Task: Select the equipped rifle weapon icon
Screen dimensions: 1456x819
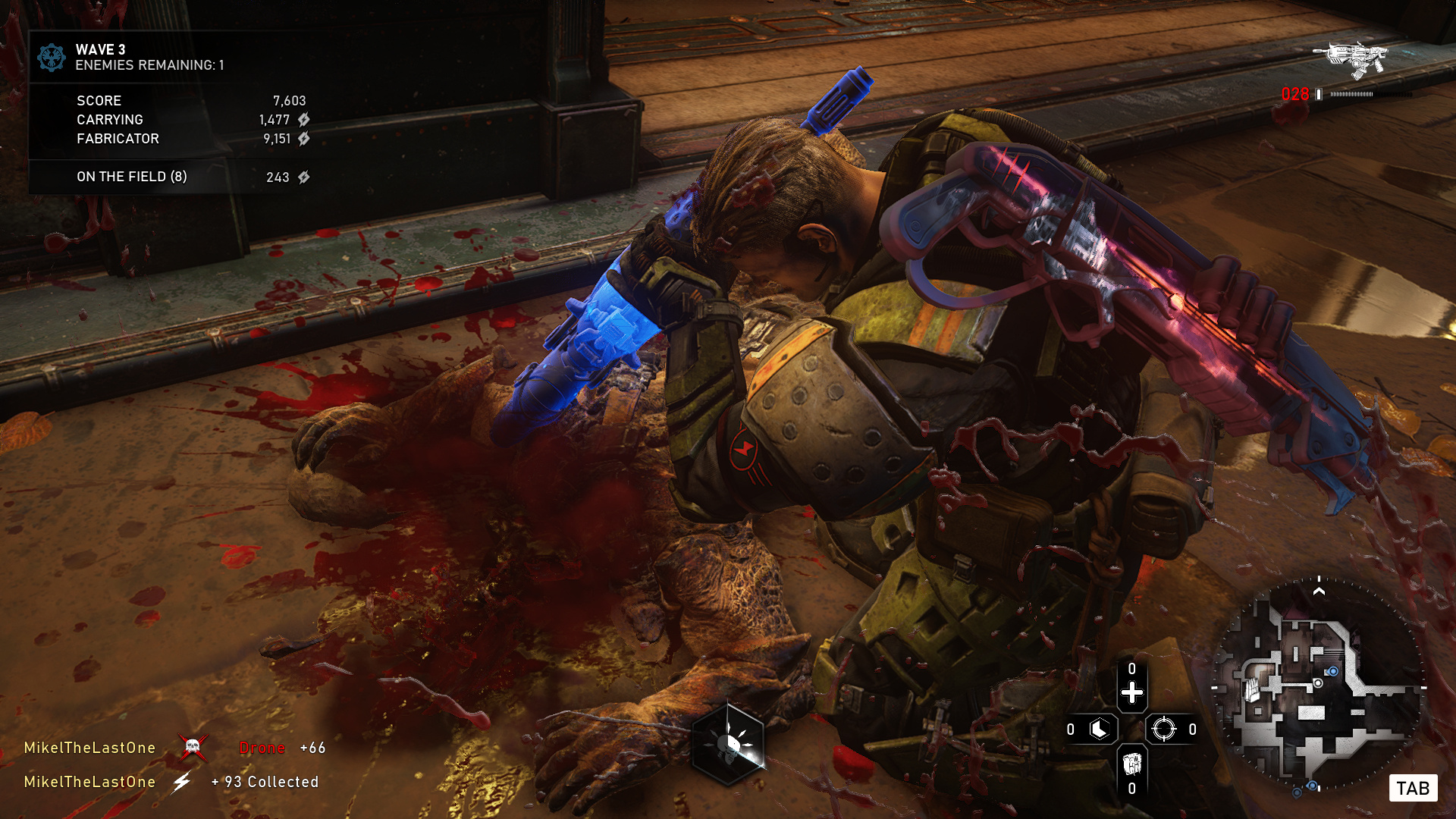Action: point(1352,59)
